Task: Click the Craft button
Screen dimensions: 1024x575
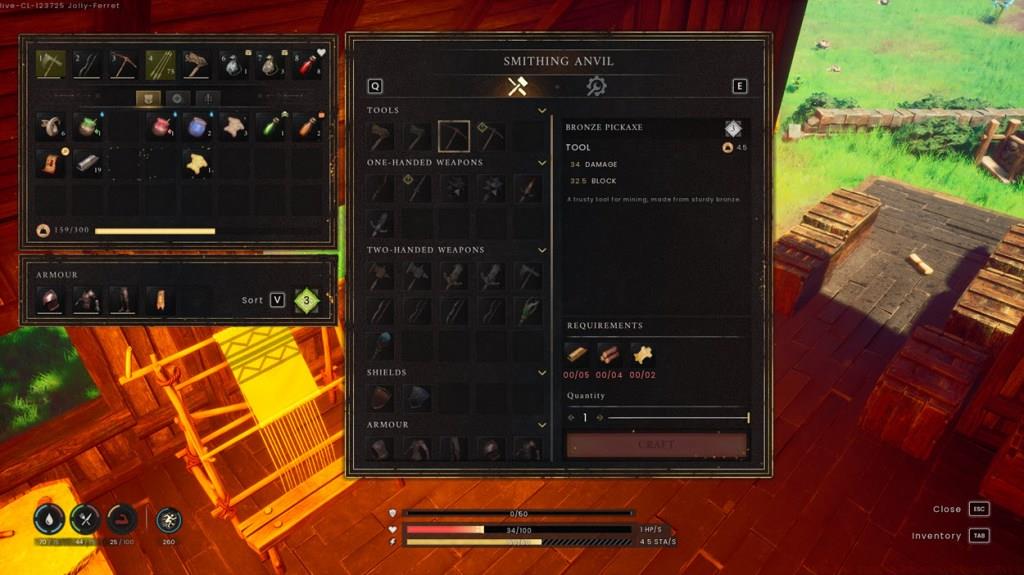Action: [656, 445]
